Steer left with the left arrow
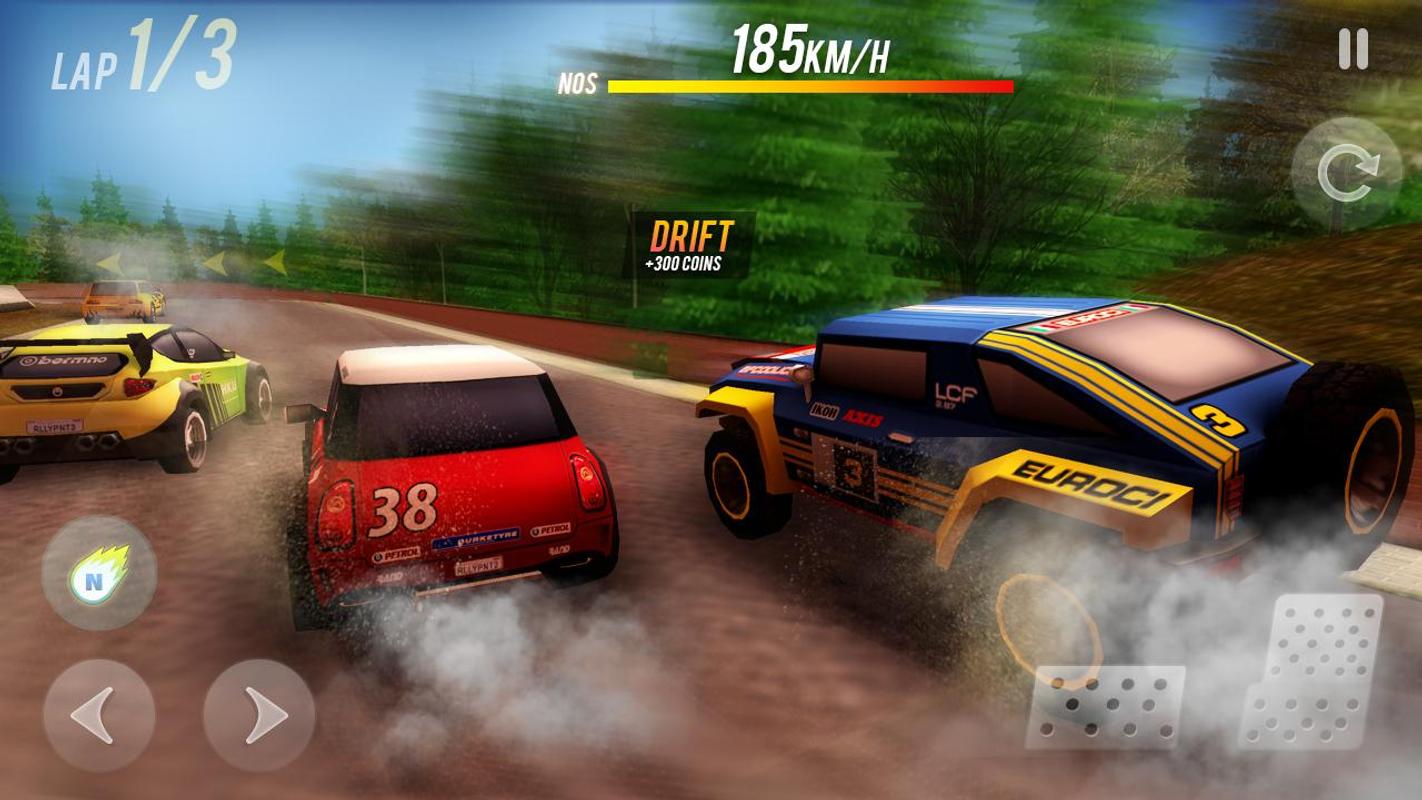The image size is (1422, 800). tap(98, 714)
